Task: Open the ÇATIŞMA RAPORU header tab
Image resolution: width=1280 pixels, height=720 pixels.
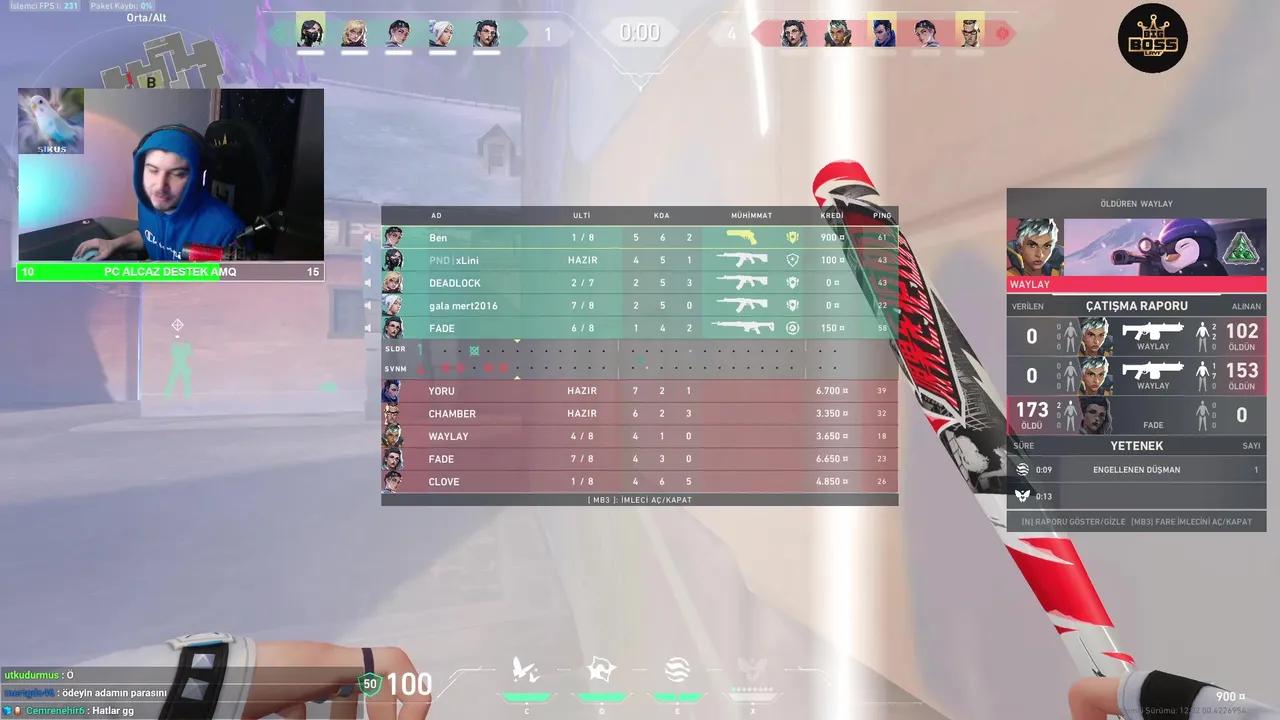Action: pos(1136,306)
